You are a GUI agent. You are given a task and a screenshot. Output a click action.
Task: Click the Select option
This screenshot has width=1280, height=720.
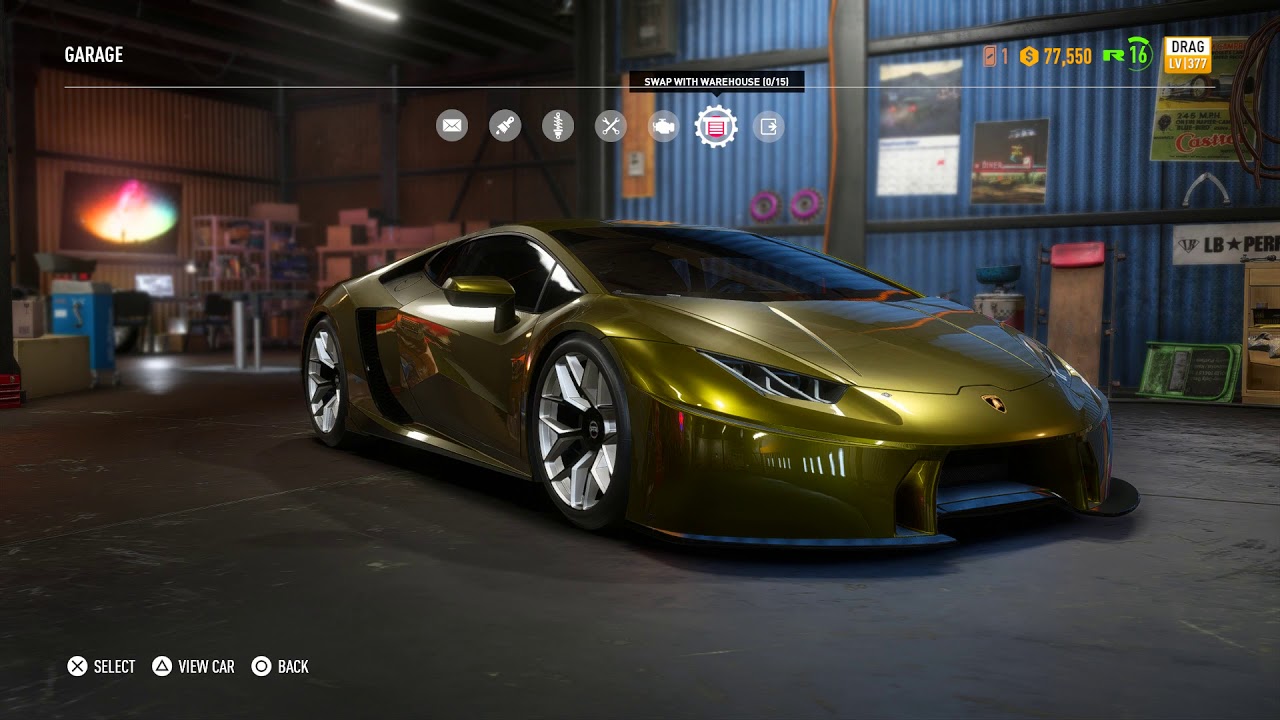point(101,666)
